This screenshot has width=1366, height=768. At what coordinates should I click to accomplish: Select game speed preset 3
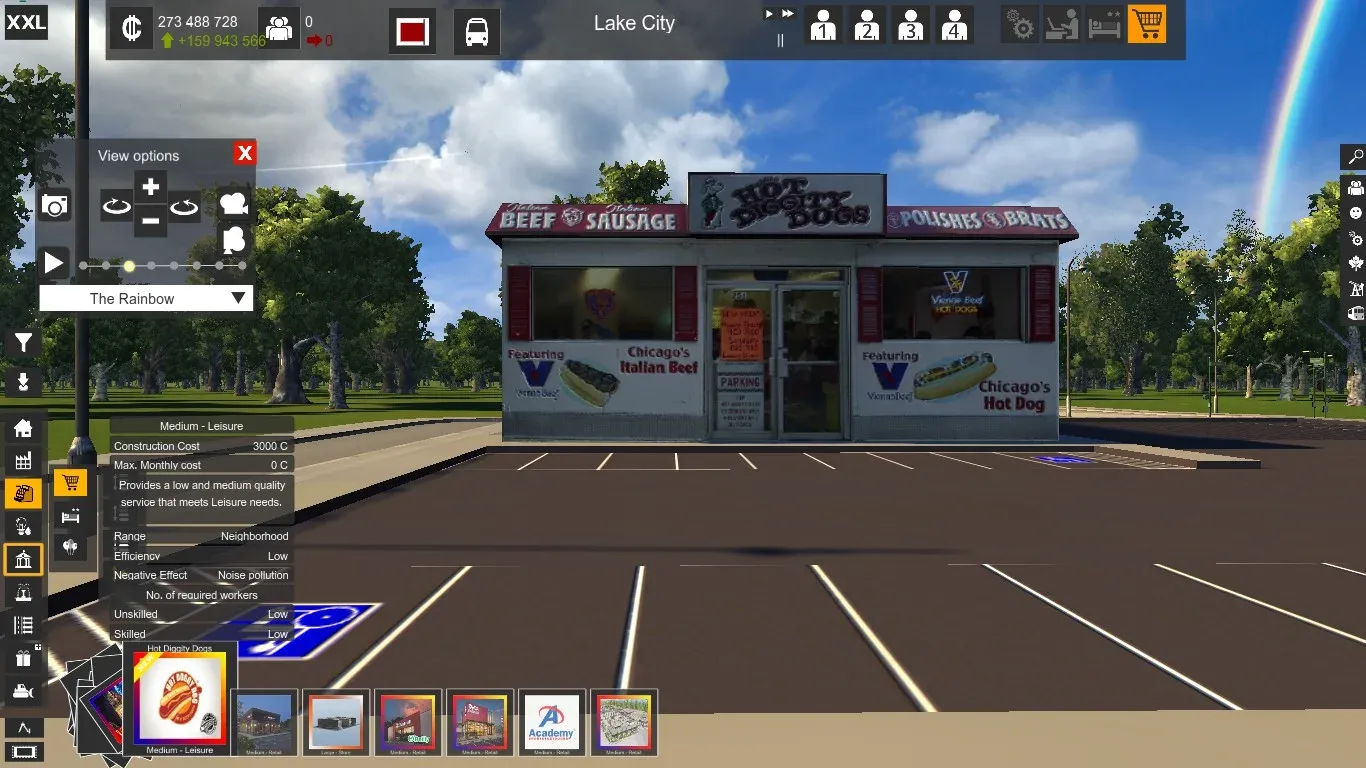point(910,25)
